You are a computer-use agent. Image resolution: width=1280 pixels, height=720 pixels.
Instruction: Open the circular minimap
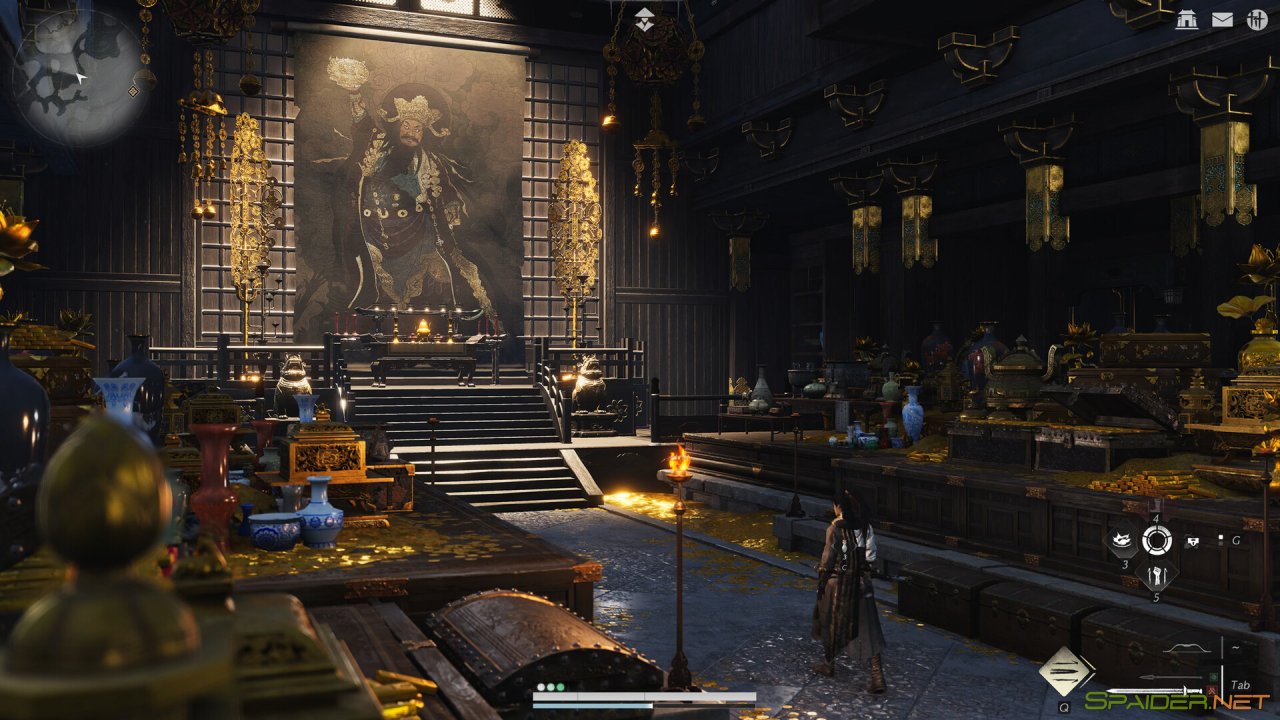coord(78,75)
